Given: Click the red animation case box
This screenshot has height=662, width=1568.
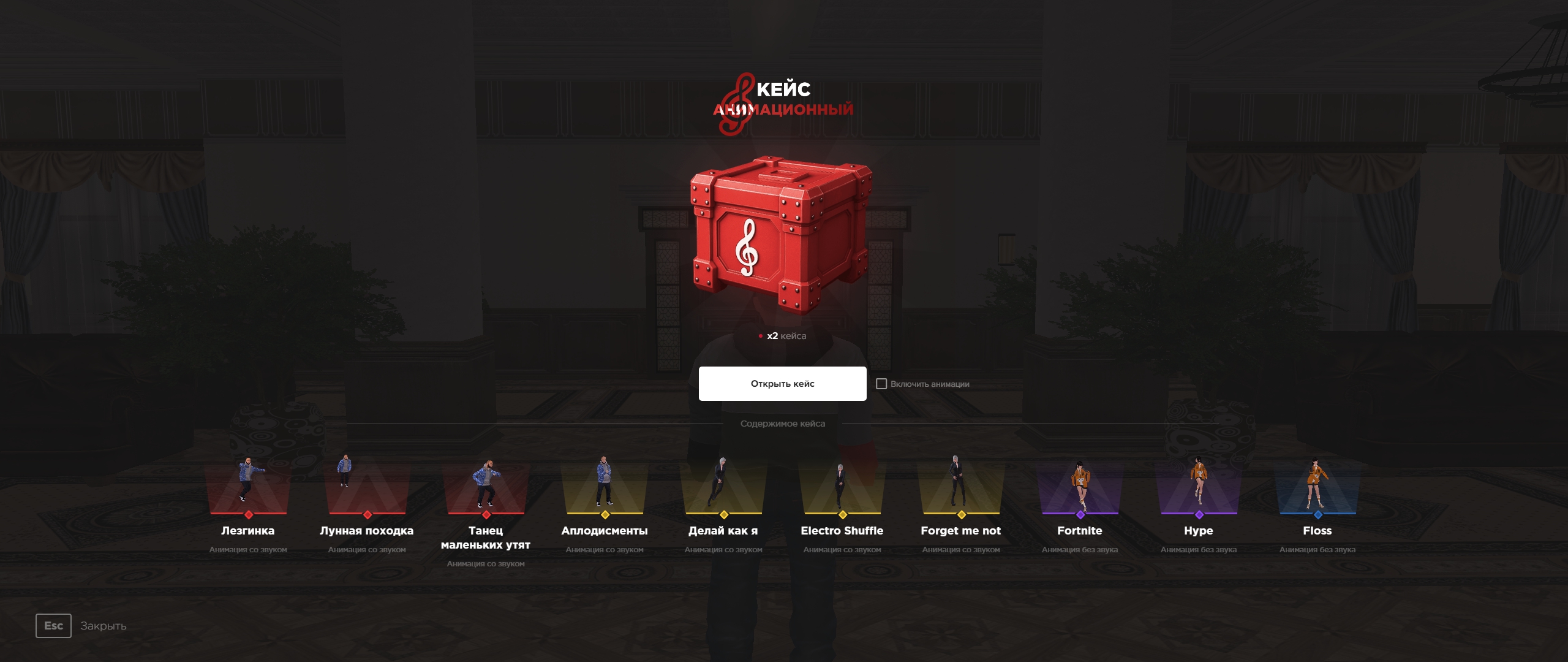Looking at the screenshot, I should (x=781, y=236).
